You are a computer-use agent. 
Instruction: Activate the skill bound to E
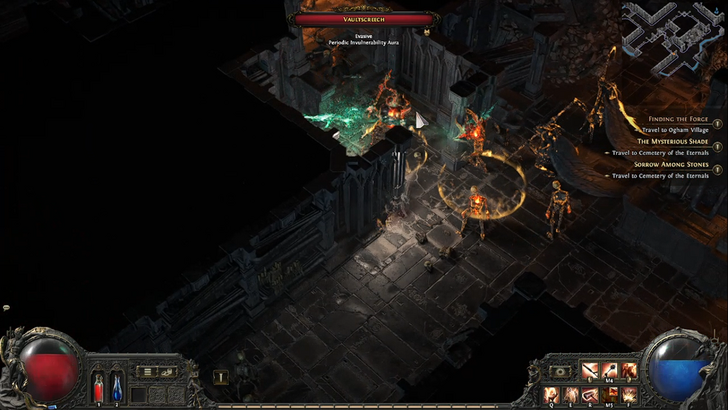[x=570, y=394]
